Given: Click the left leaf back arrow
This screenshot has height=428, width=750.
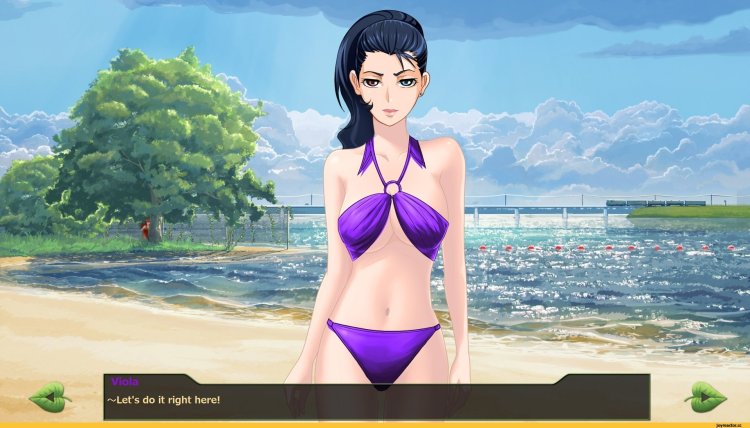Looking at the screenshot, I should coord(50,397).
